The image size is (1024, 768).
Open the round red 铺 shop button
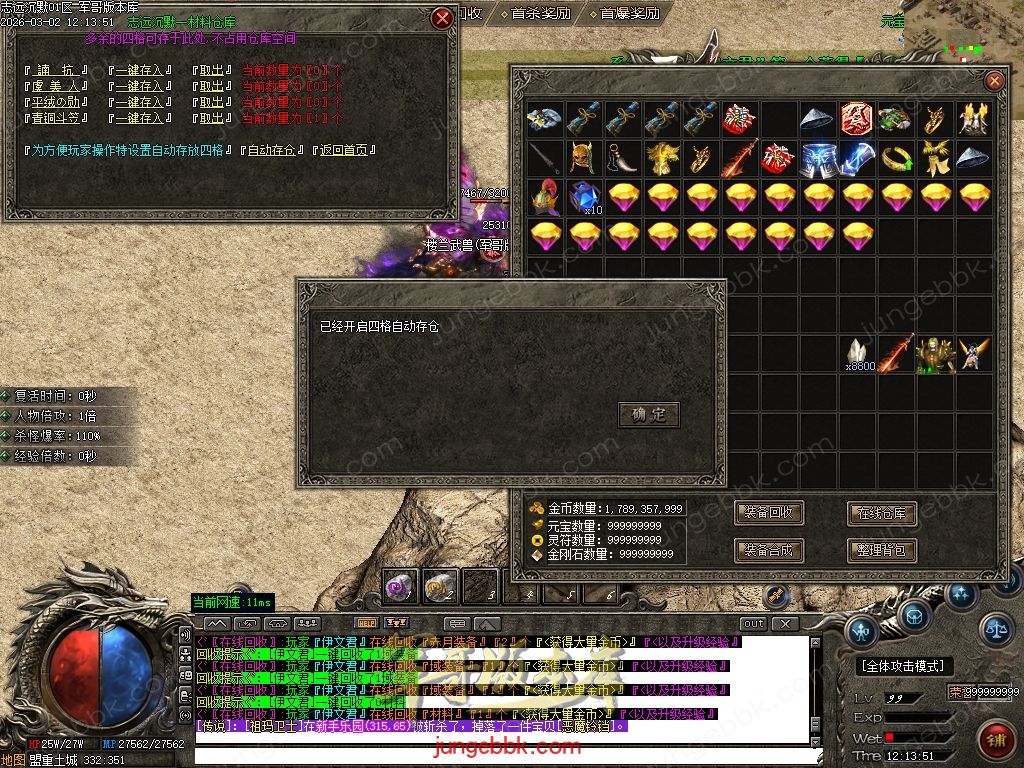994,741
